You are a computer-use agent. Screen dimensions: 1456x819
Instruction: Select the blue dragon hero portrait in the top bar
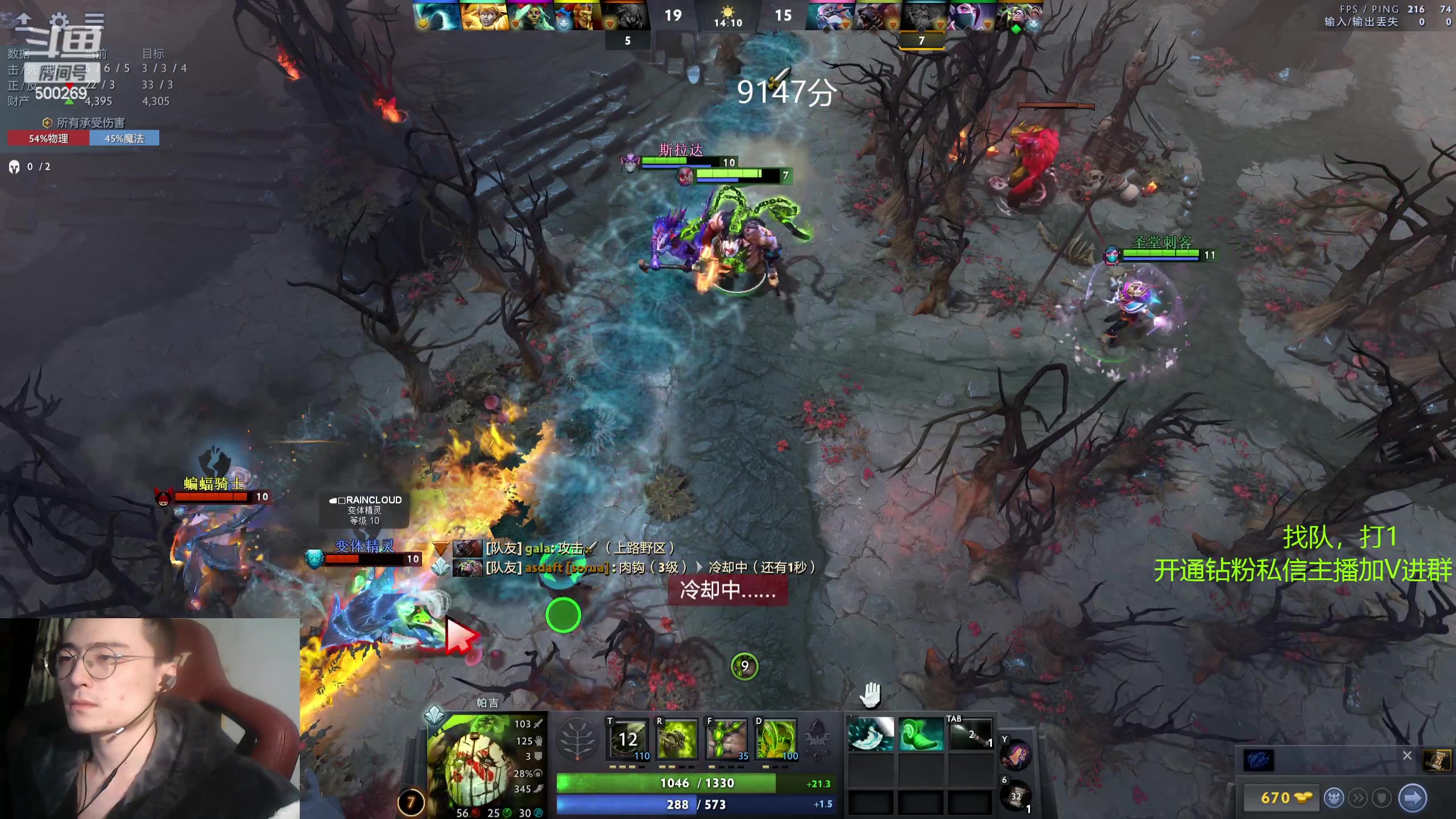point(829,16)
